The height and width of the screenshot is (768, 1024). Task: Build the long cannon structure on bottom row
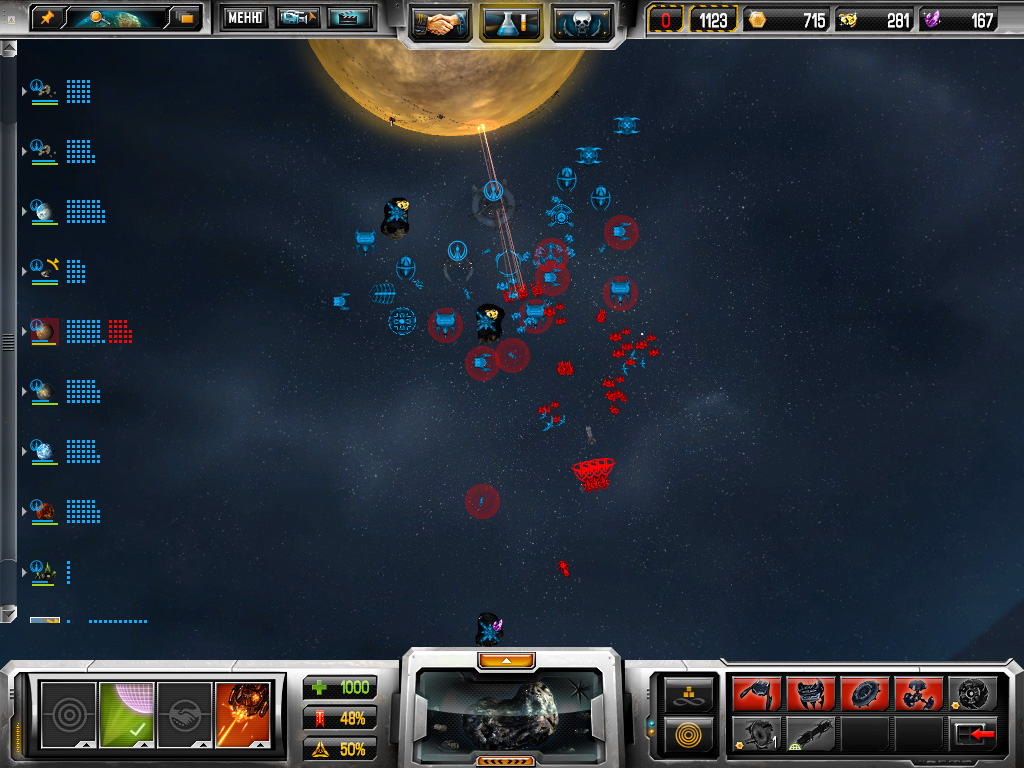pos(812,734)
